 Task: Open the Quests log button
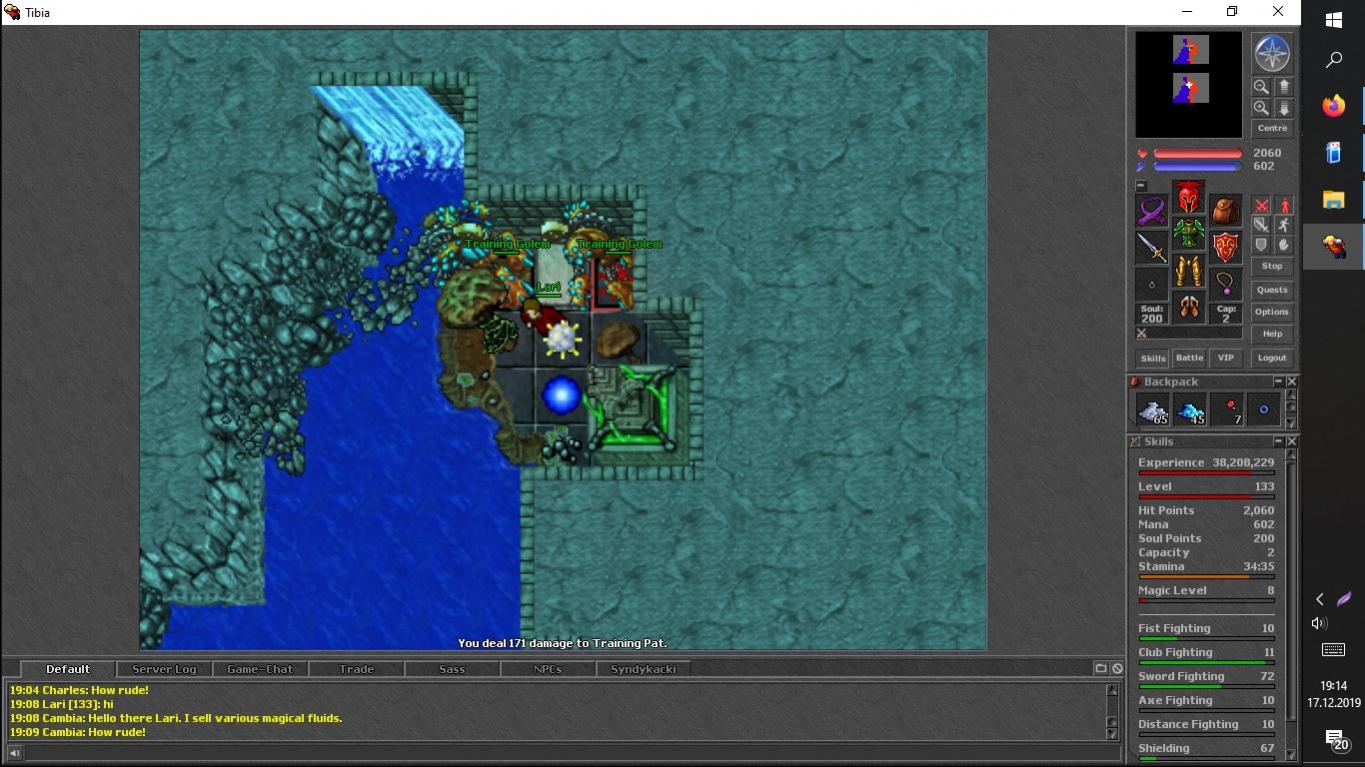pos(1272,290)
